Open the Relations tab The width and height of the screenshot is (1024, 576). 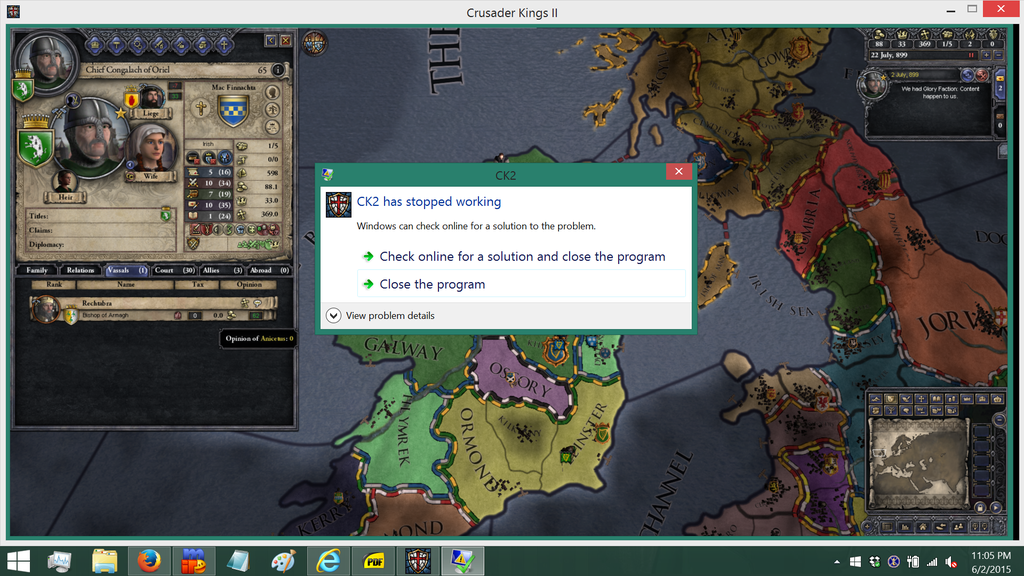pyautogui.click(x=79, y=271)
